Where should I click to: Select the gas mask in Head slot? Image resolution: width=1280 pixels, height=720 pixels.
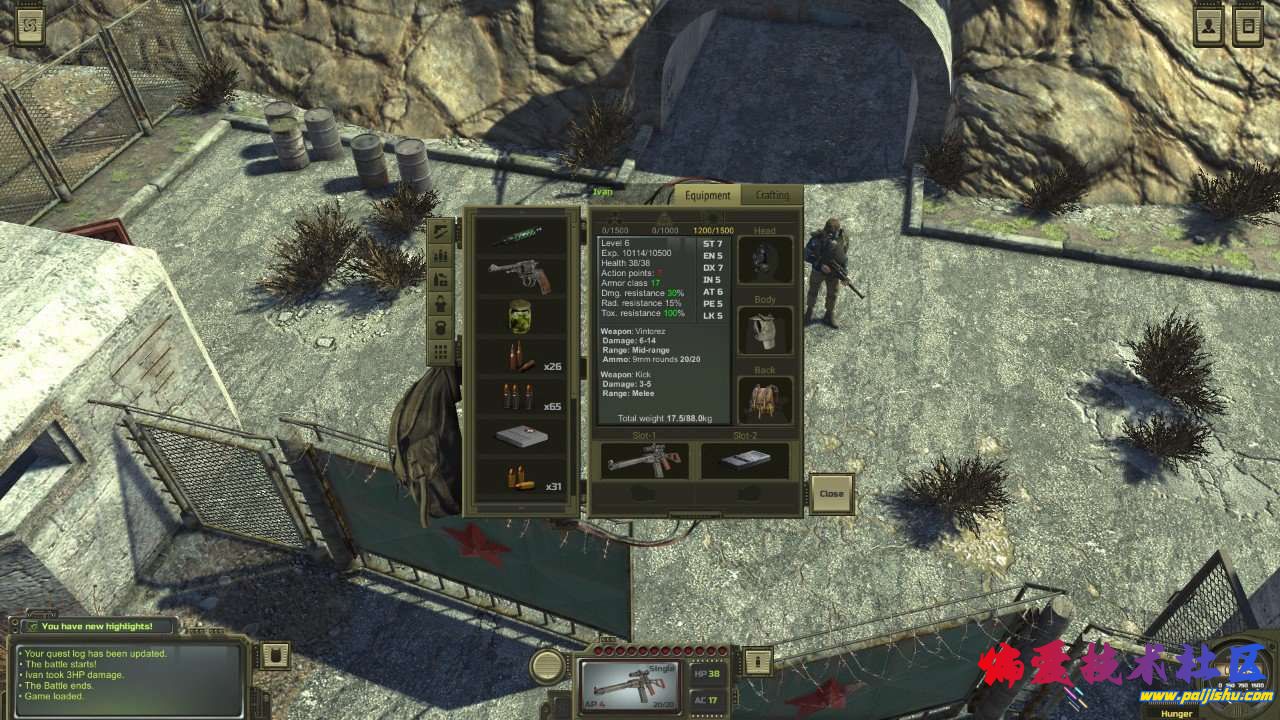point(765,261)
